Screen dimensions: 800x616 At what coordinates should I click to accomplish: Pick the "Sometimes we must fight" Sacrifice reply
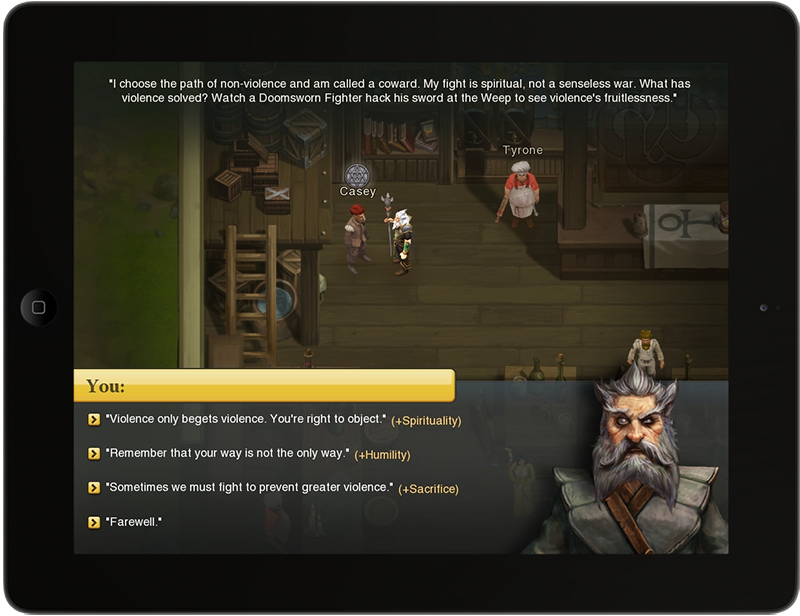[248, 488]
